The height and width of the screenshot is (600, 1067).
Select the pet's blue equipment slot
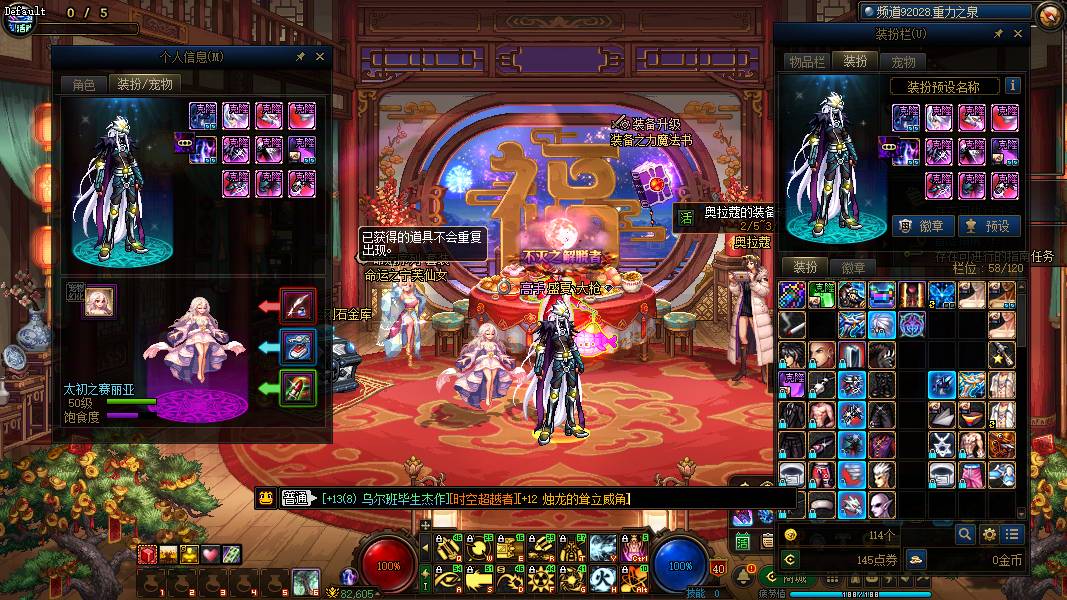point(298,346)
